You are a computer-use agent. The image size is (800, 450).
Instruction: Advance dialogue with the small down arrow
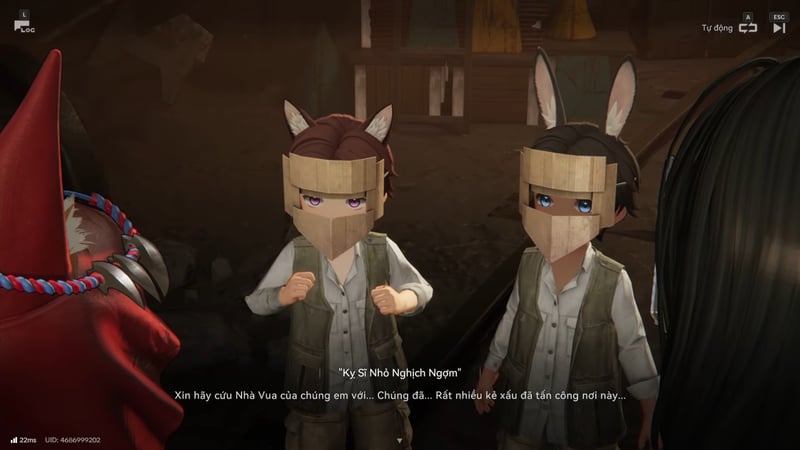pos(399,440)
